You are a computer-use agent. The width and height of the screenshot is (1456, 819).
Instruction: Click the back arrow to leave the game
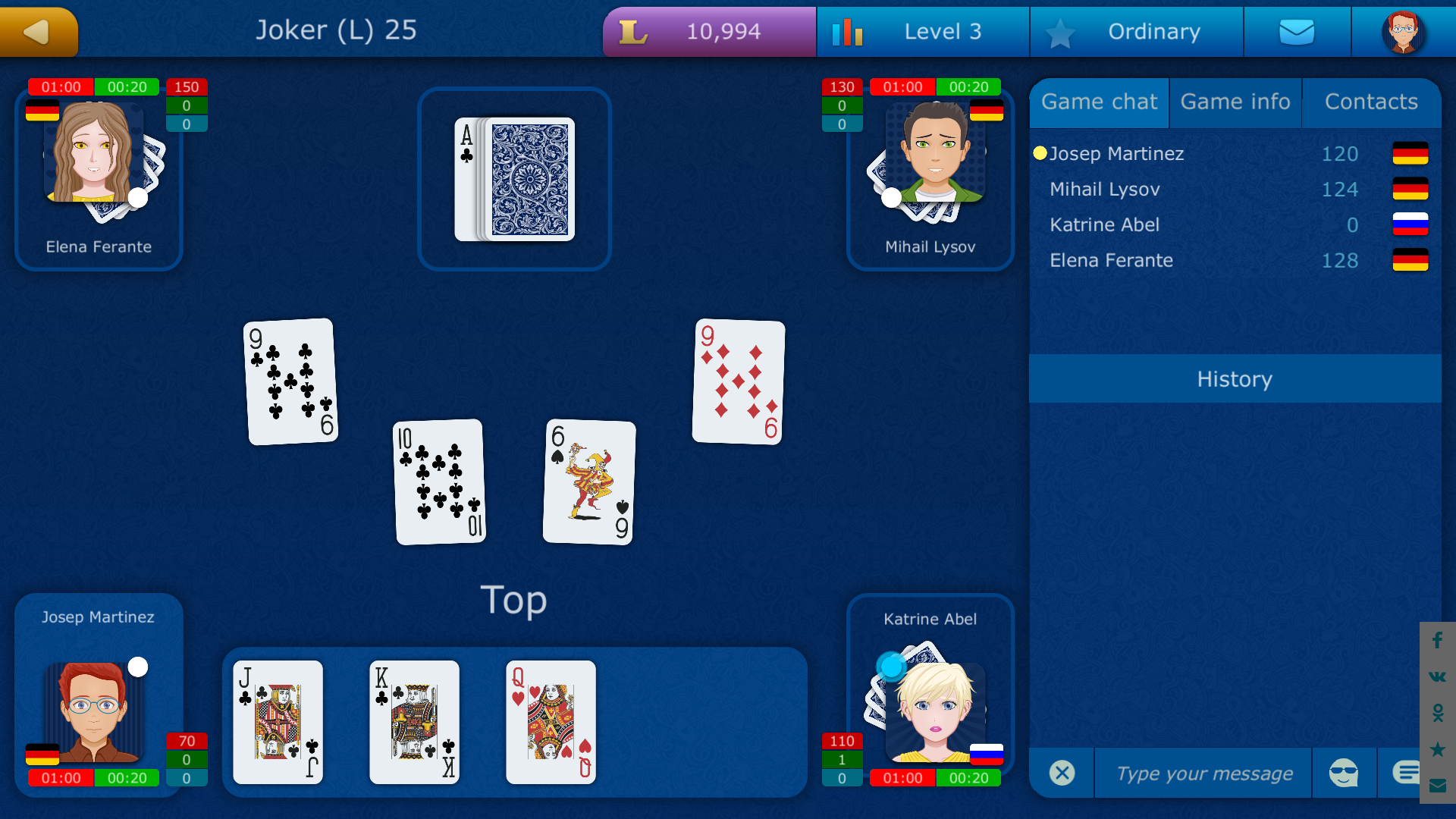[x=38, y=32]
